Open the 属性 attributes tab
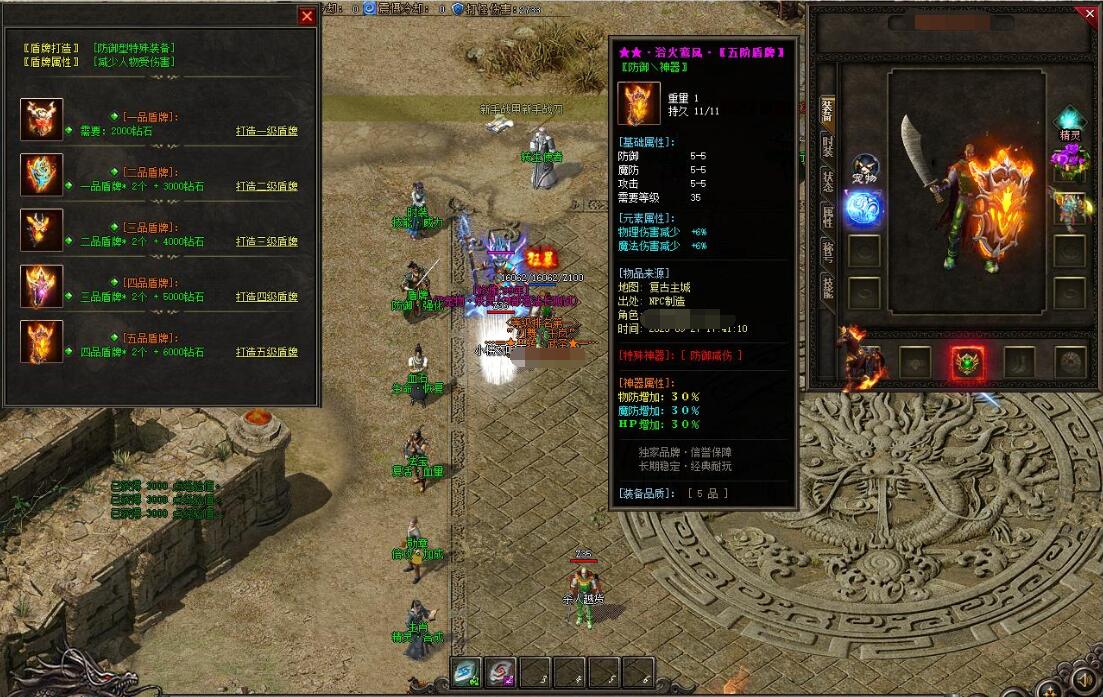Image resolution: width=1103 pixels, height=697 pixels. tap(827, 216)
